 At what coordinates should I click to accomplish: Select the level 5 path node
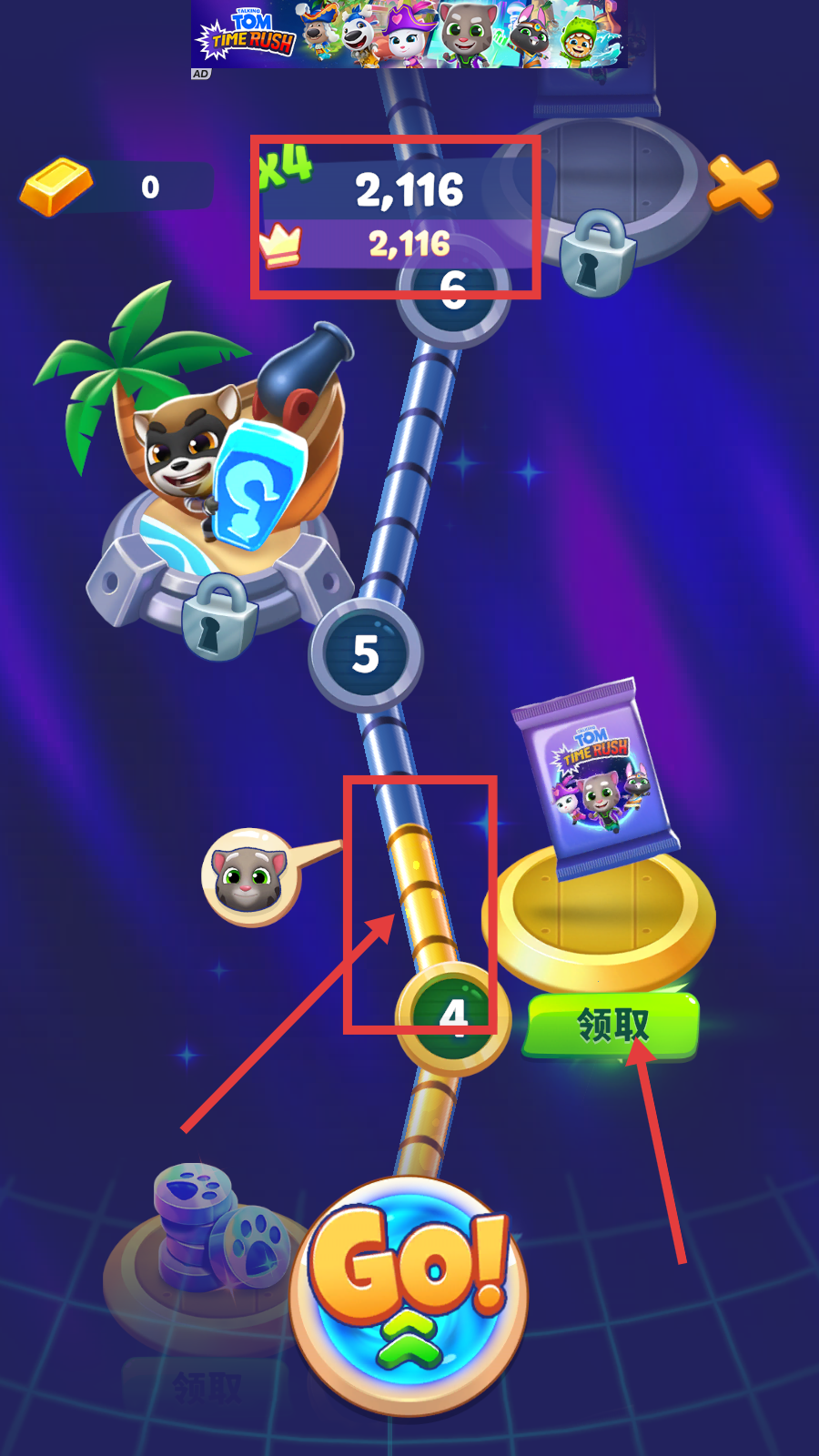[366, 654]
